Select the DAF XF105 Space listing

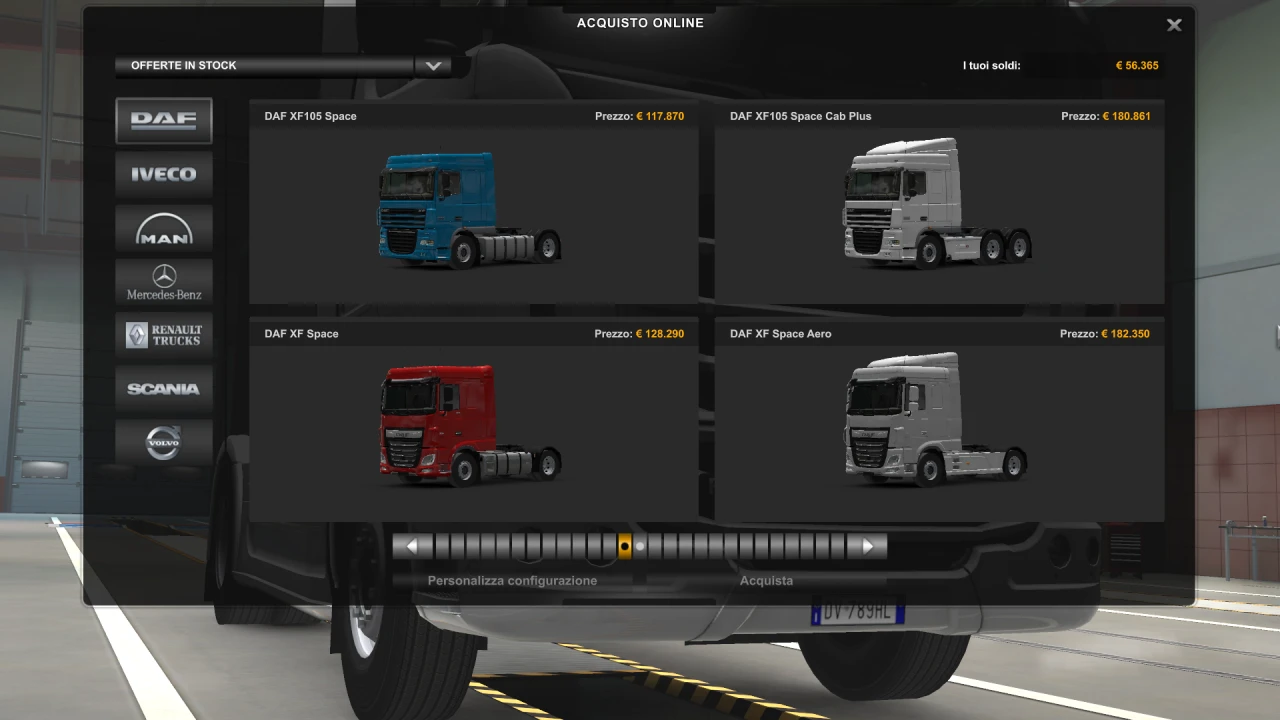click(473, 205)
